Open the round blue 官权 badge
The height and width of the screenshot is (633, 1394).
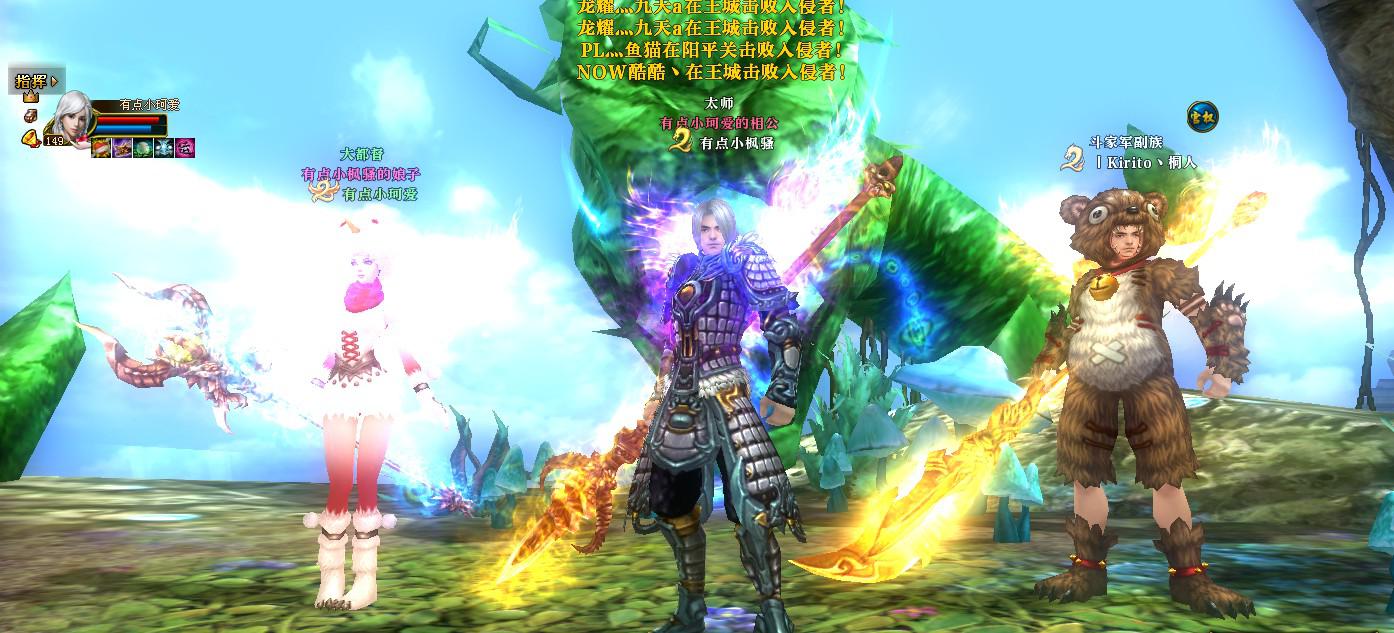coord(1202,117)
